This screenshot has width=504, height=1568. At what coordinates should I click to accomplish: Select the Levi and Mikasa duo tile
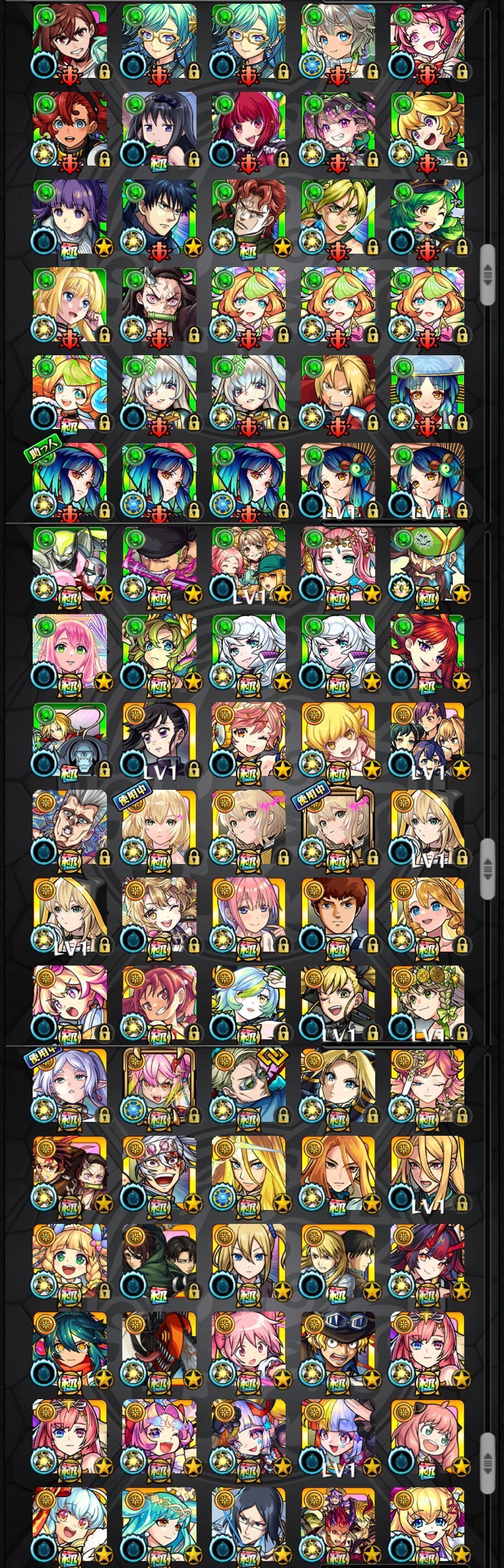(159, 1264)
